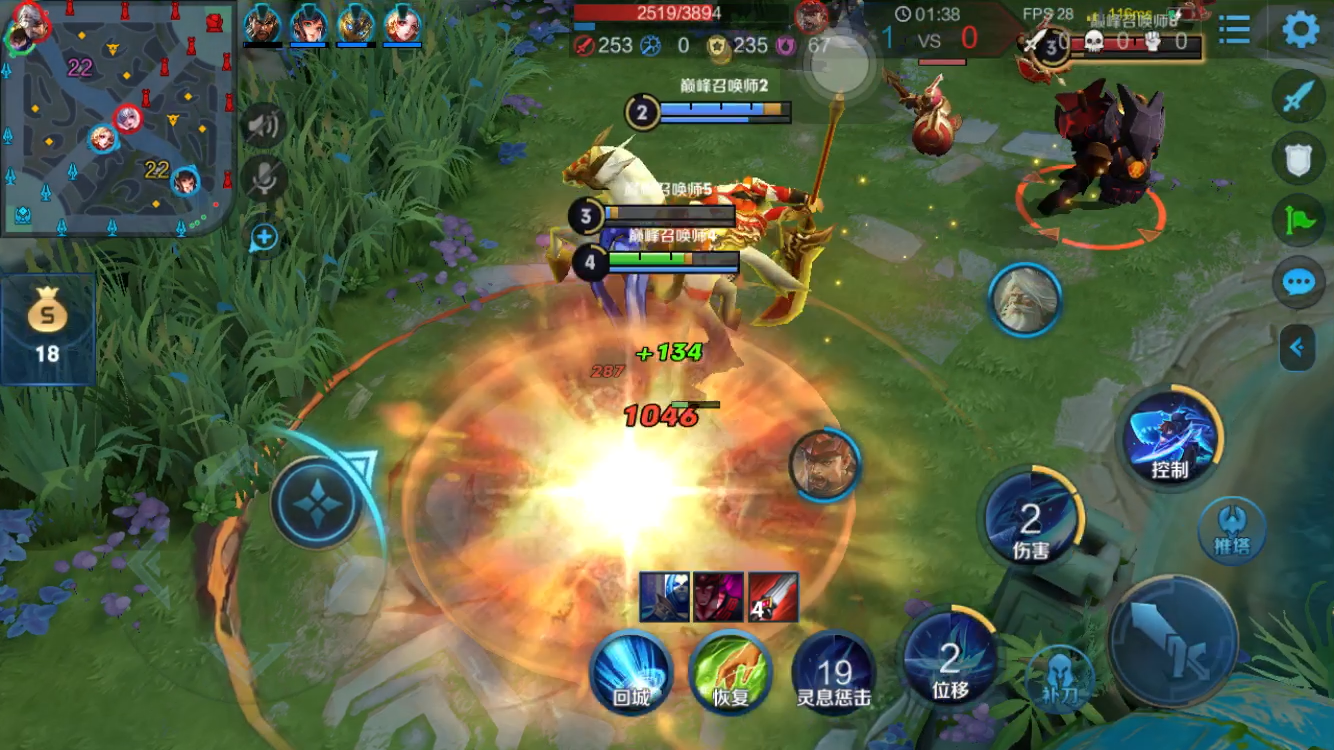Tap the 推塔 push tower button
Viewport: 1334px width, 750px height.
[1231, 529]
